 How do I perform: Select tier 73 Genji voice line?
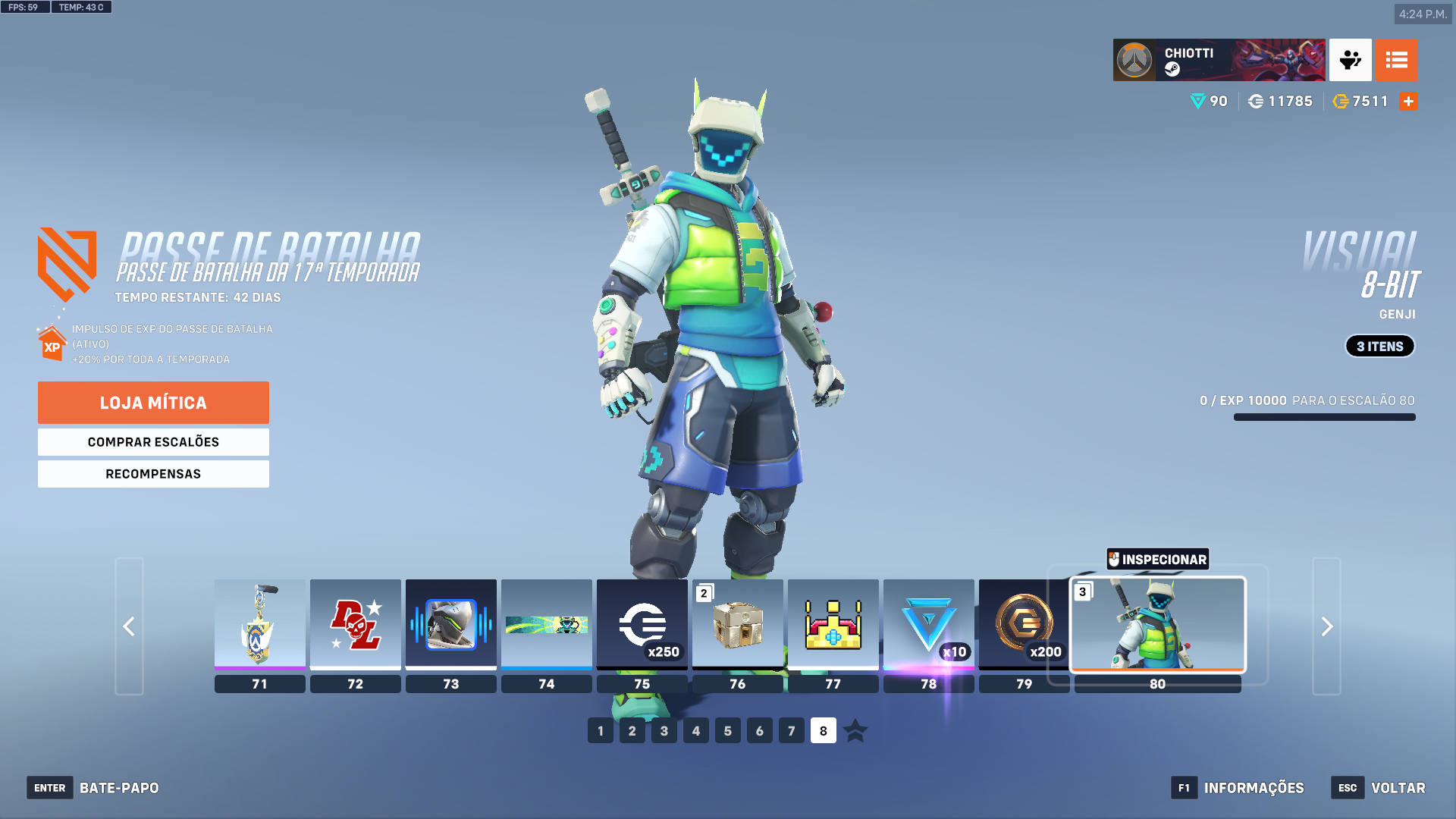pos(450,625)
